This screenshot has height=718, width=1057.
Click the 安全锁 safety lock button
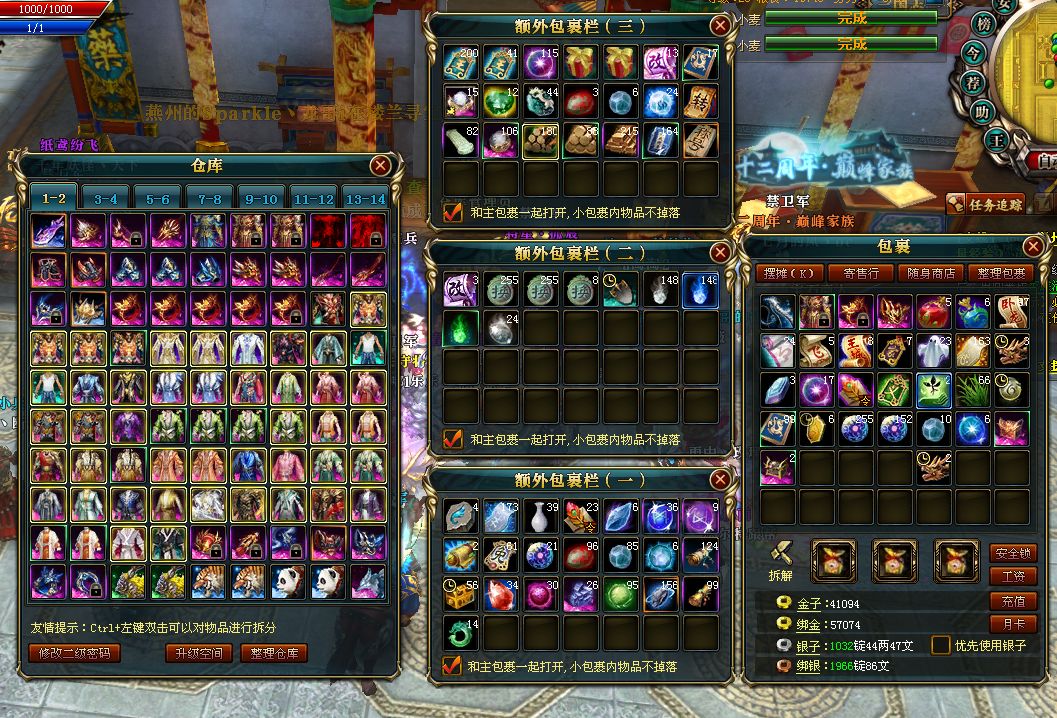(x=1012, y=553)
